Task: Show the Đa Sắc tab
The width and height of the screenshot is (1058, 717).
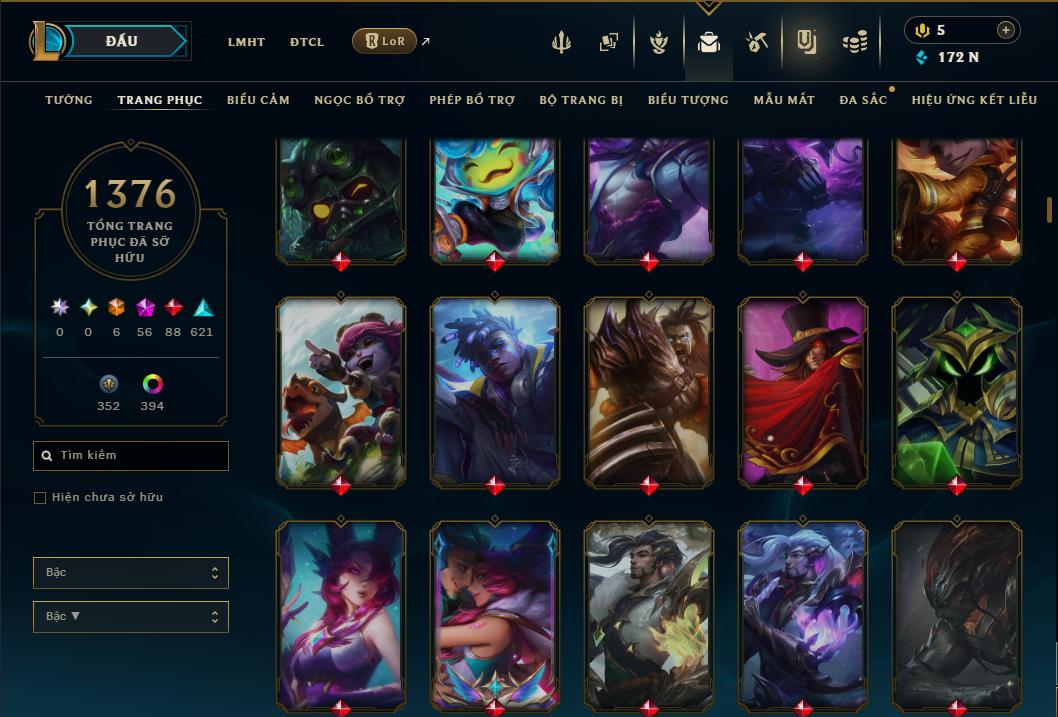Action: tap(863, 100)
